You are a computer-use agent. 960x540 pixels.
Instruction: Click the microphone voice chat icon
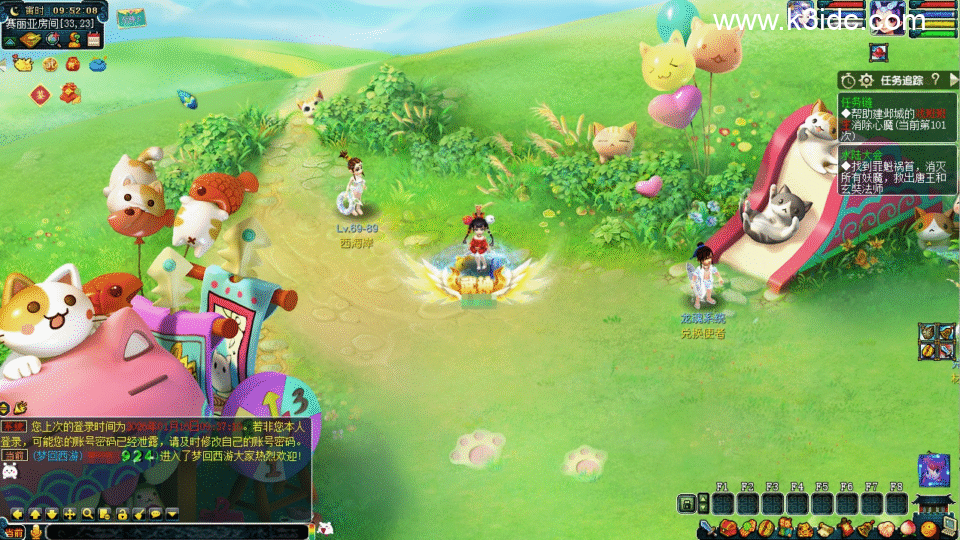[37, 531]
